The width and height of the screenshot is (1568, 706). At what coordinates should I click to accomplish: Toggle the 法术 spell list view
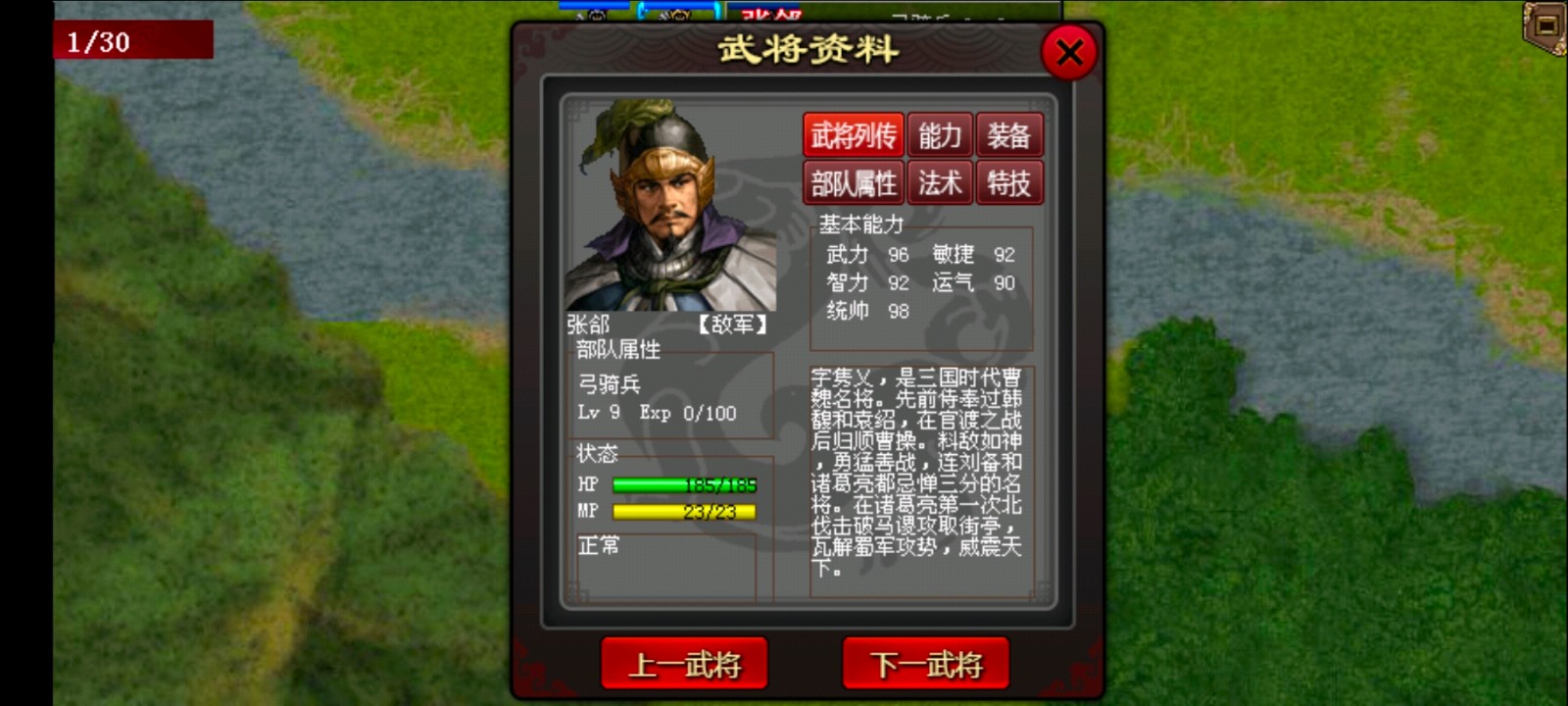[x=939, y=182]
